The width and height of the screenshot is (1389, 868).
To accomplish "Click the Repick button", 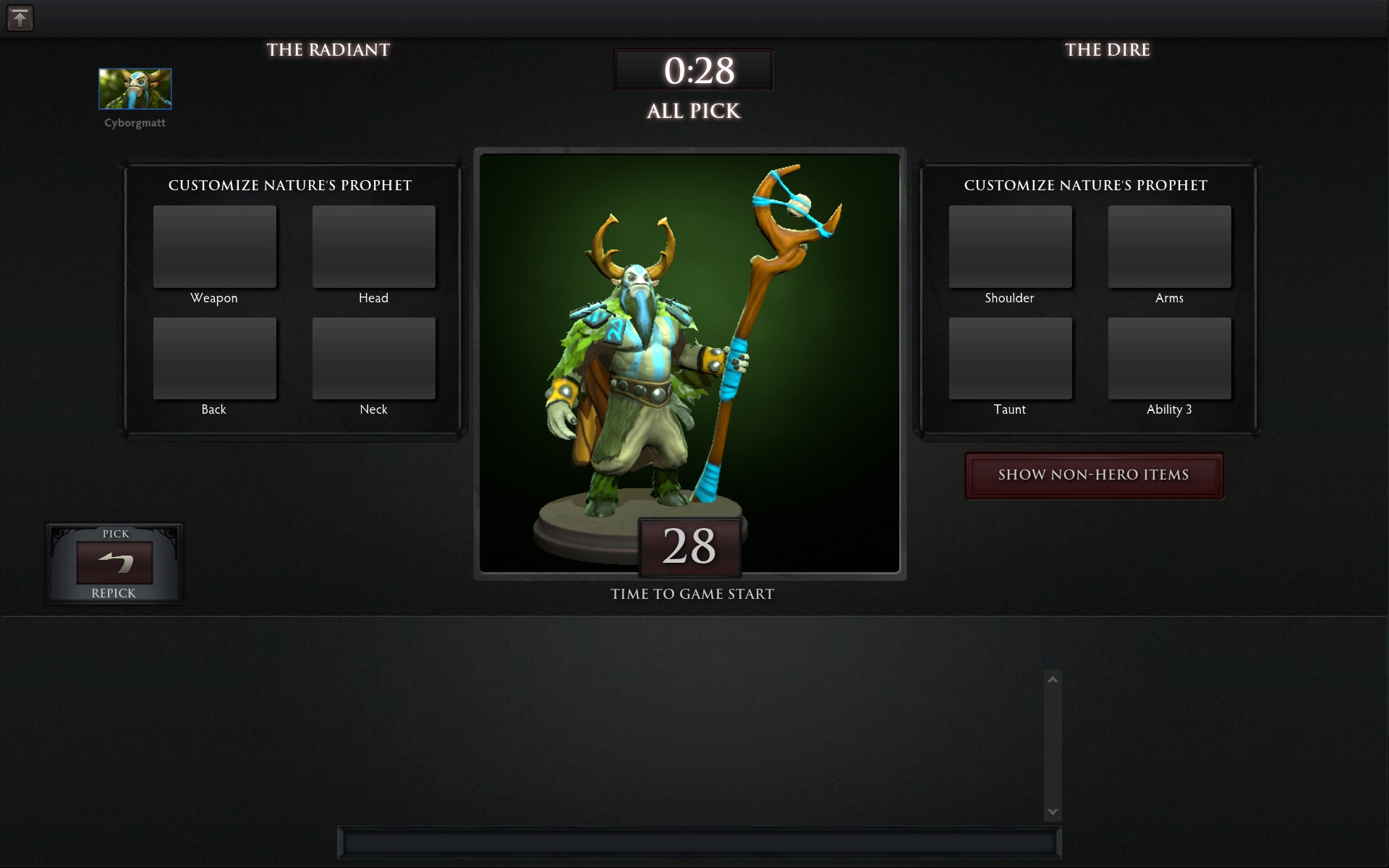I will [x=114, y=564].
